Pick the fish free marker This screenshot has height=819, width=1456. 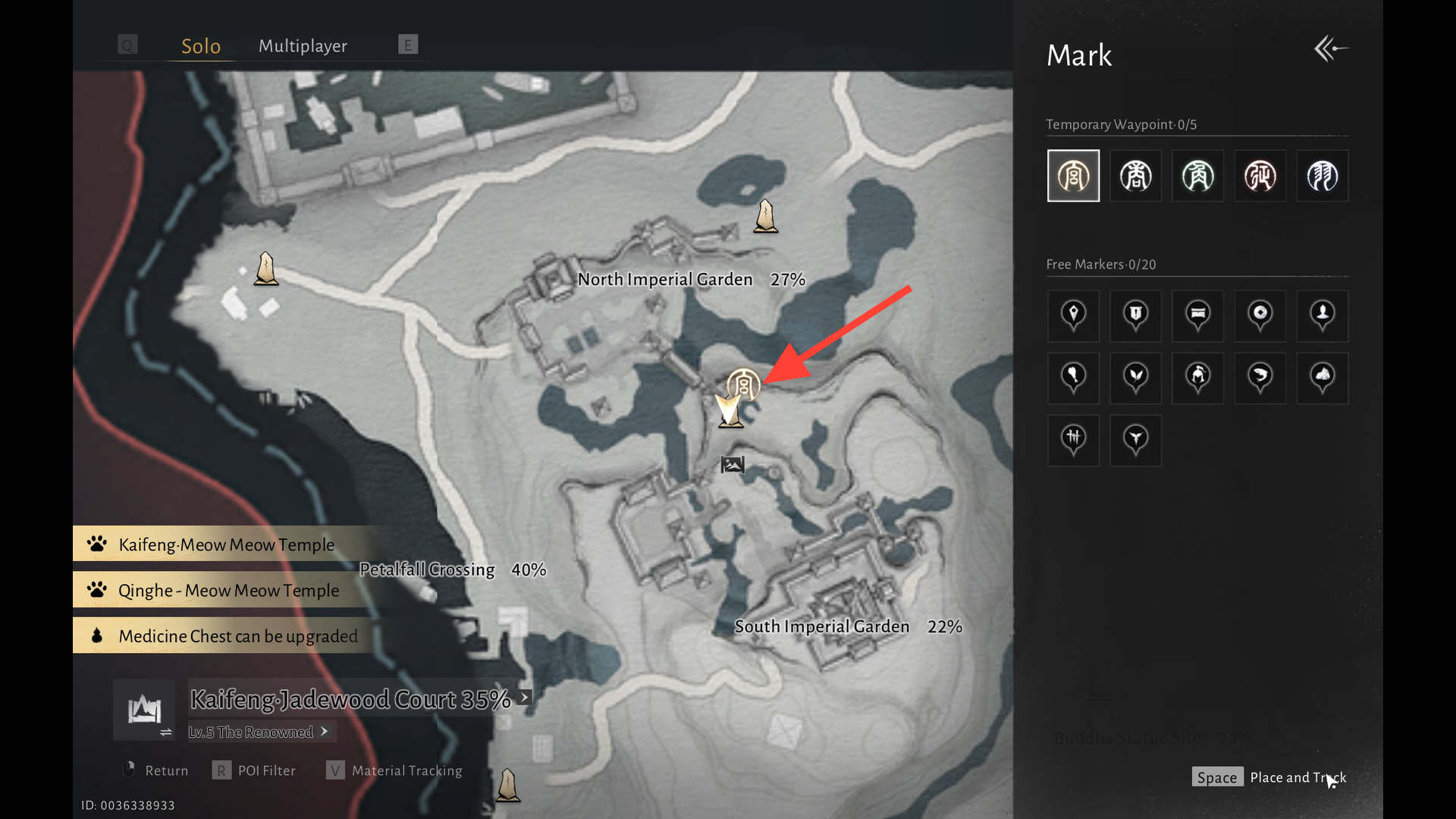coord(1260,377)
